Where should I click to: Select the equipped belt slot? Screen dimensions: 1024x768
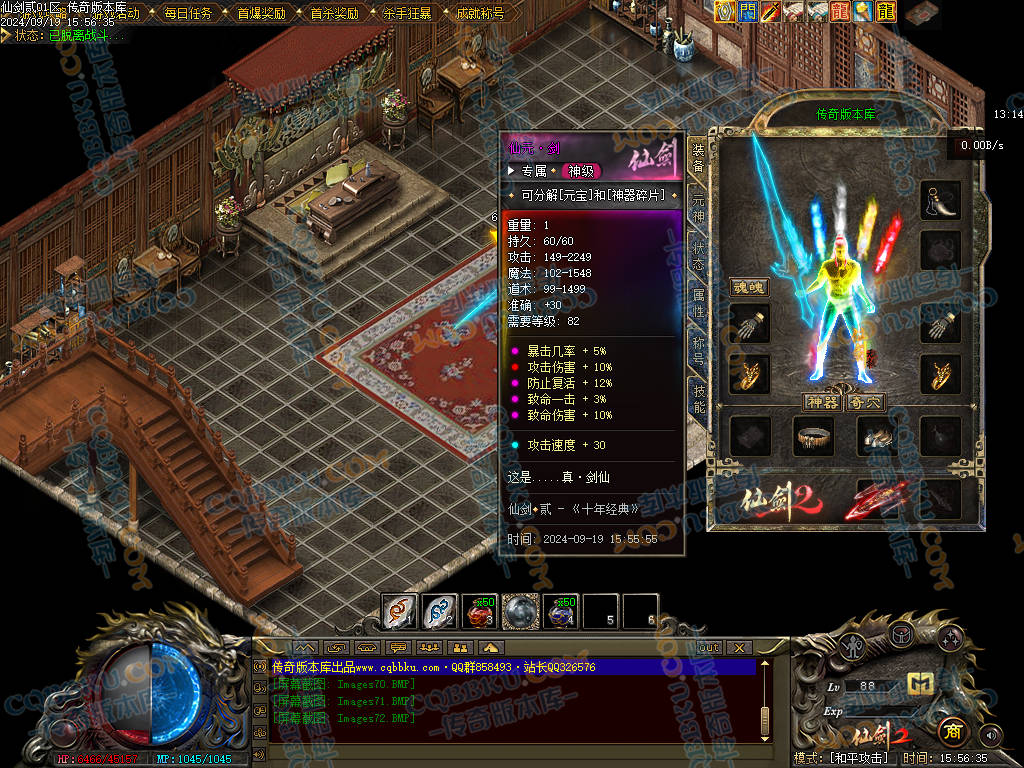pyautogui.click(x=813, y=436)
